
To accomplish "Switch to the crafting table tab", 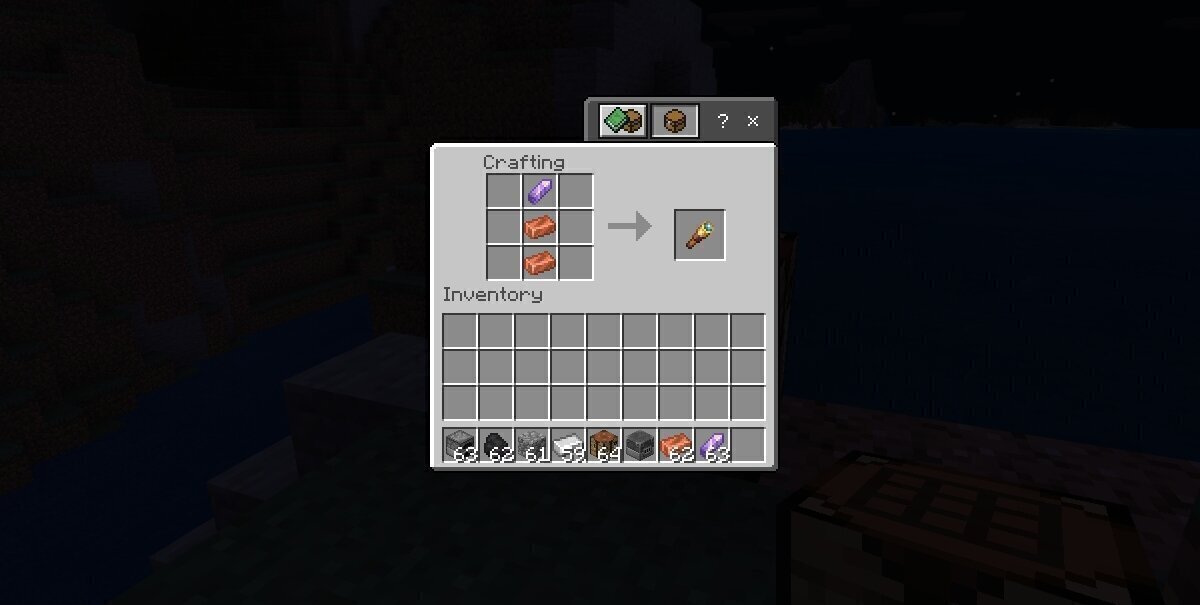I will tap(674, 121).
